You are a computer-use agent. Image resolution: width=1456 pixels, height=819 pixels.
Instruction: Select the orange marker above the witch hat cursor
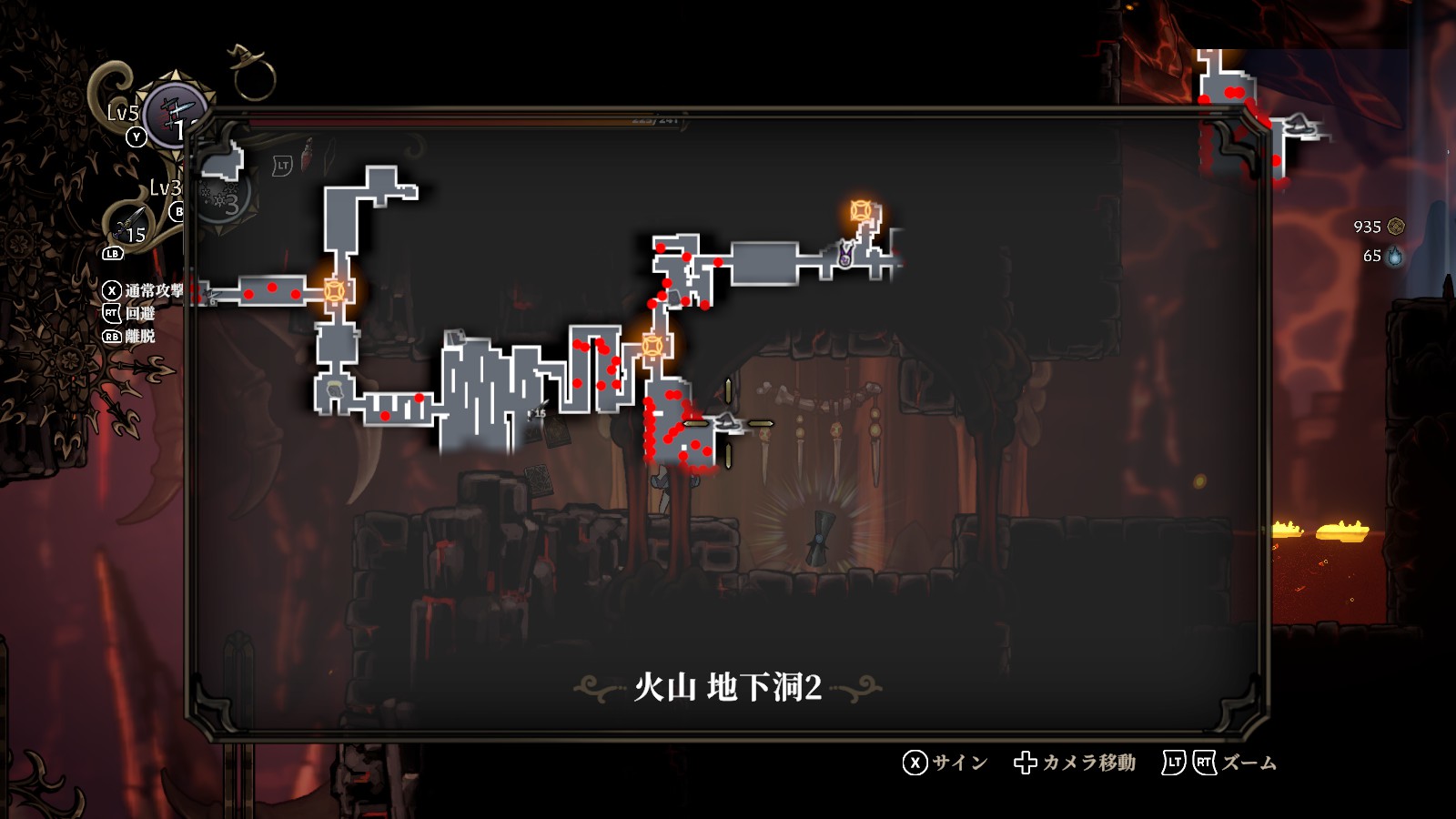coord(652,346)
